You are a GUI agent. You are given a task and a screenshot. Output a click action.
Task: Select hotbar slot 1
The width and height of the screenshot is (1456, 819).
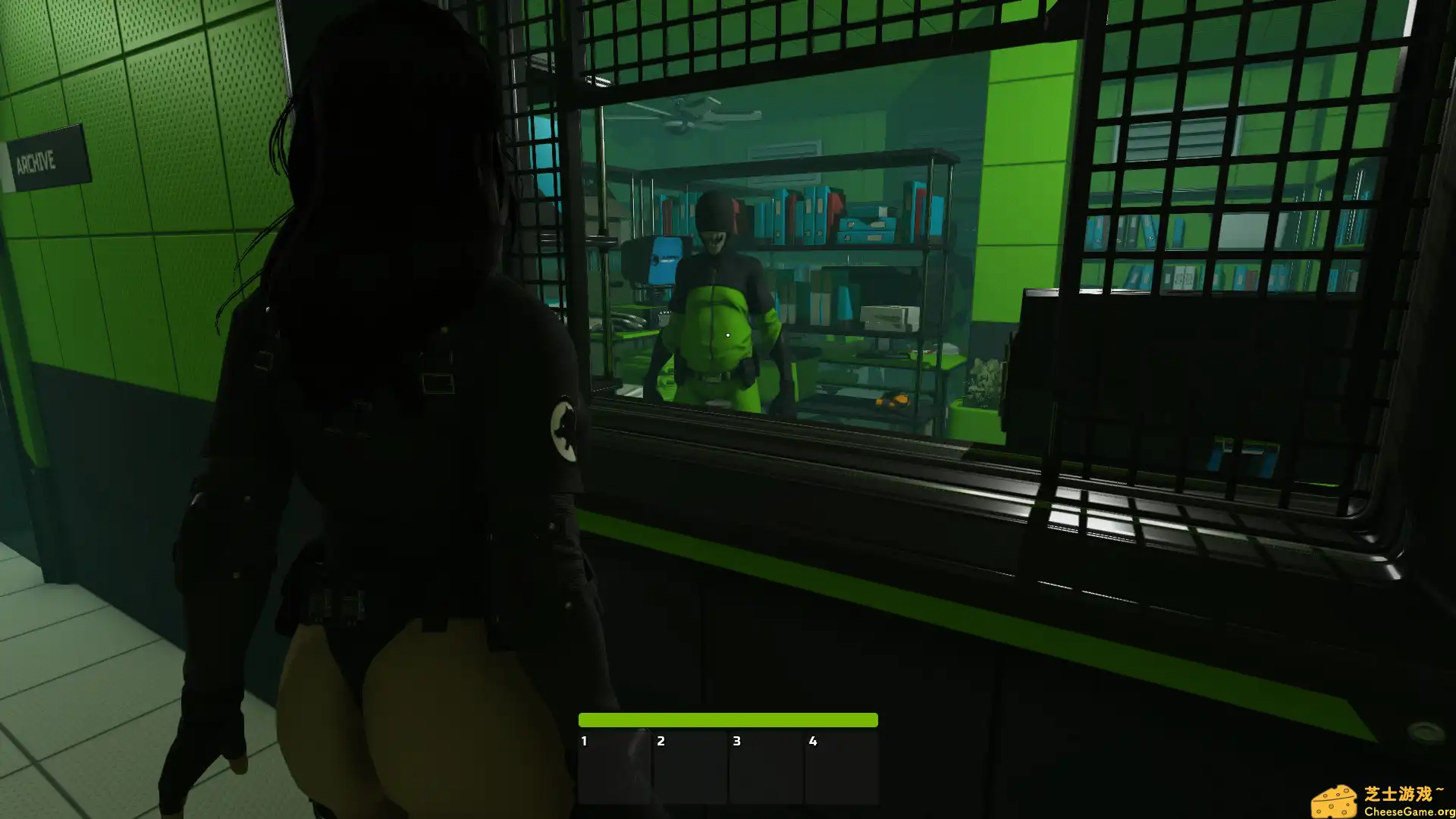[x=617, y=766]
